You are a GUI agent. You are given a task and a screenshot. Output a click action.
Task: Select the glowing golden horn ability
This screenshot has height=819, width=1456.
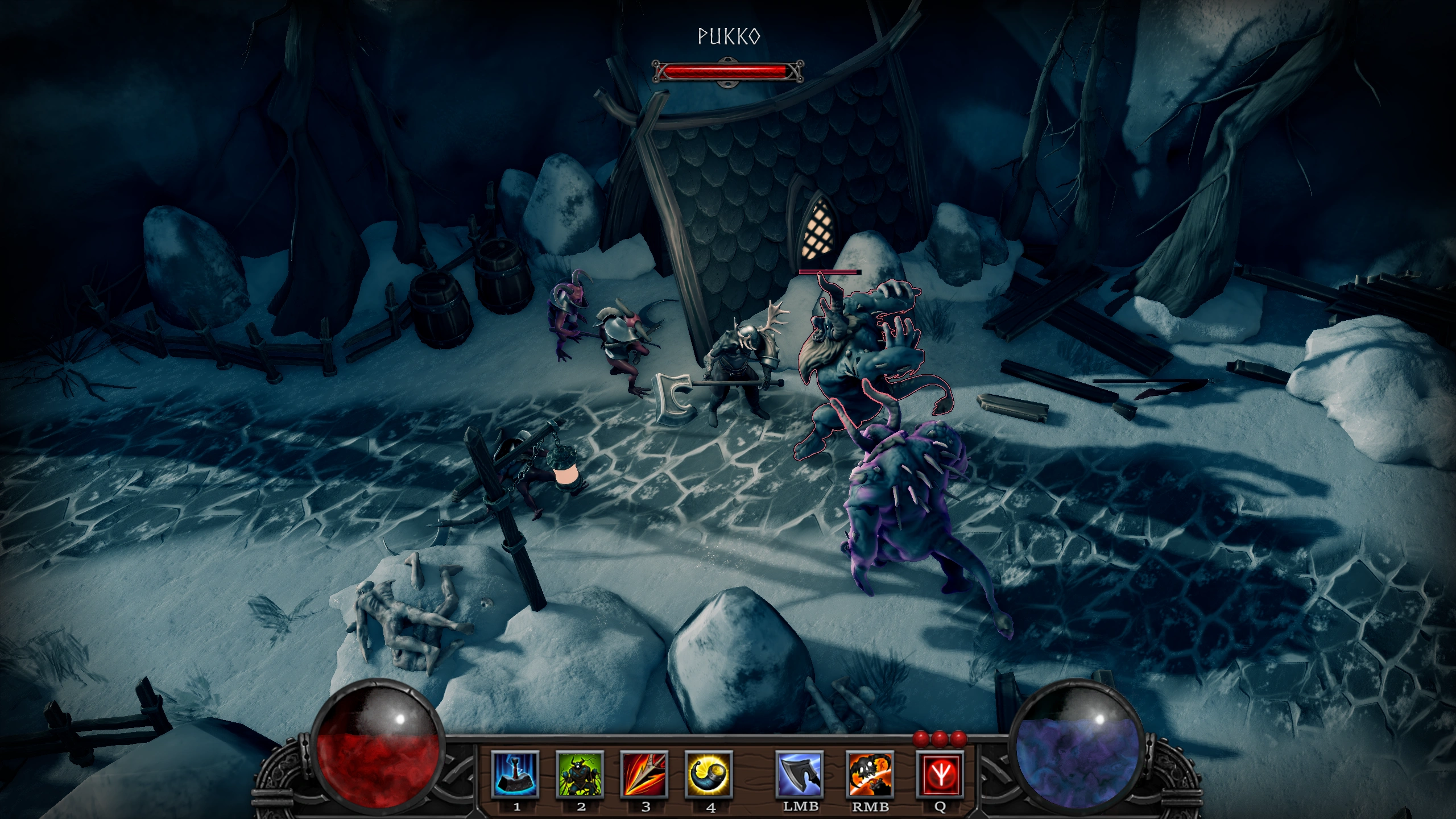[709, 774]
